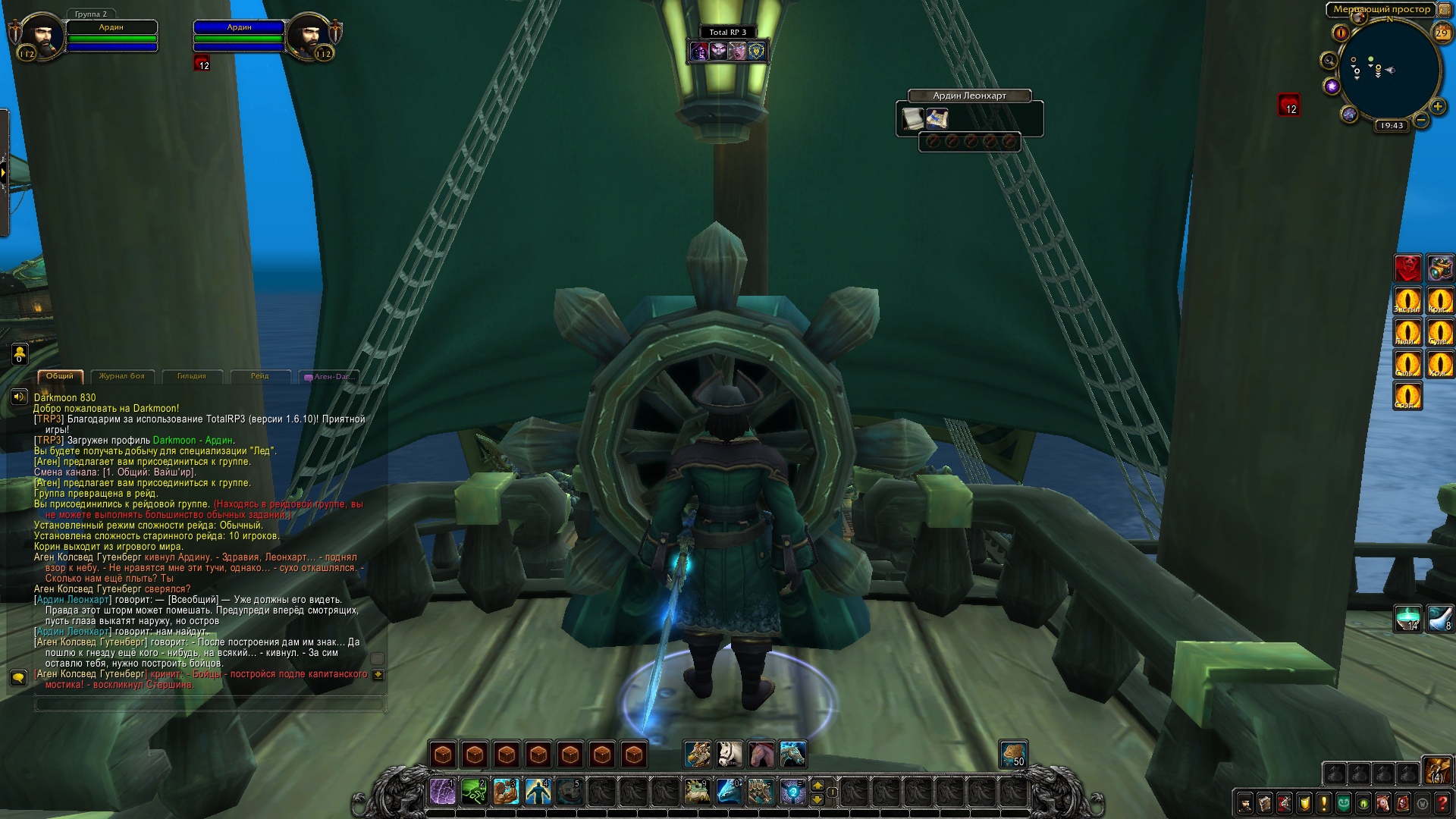Switch to the Рейд chat tab
1456x819 pixels.
(260, 376)
